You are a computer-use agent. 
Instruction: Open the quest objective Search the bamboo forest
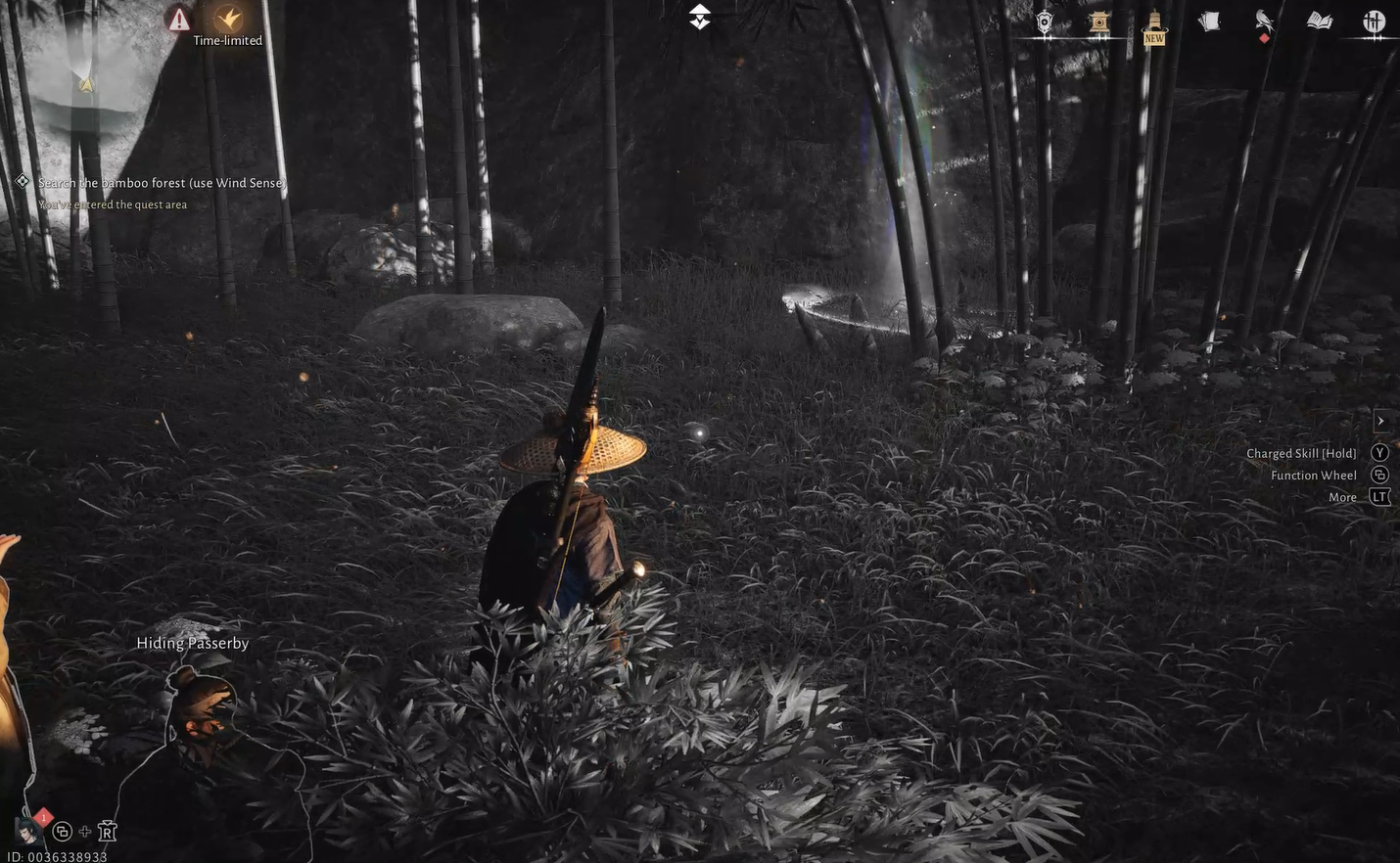tap(160, 183)
